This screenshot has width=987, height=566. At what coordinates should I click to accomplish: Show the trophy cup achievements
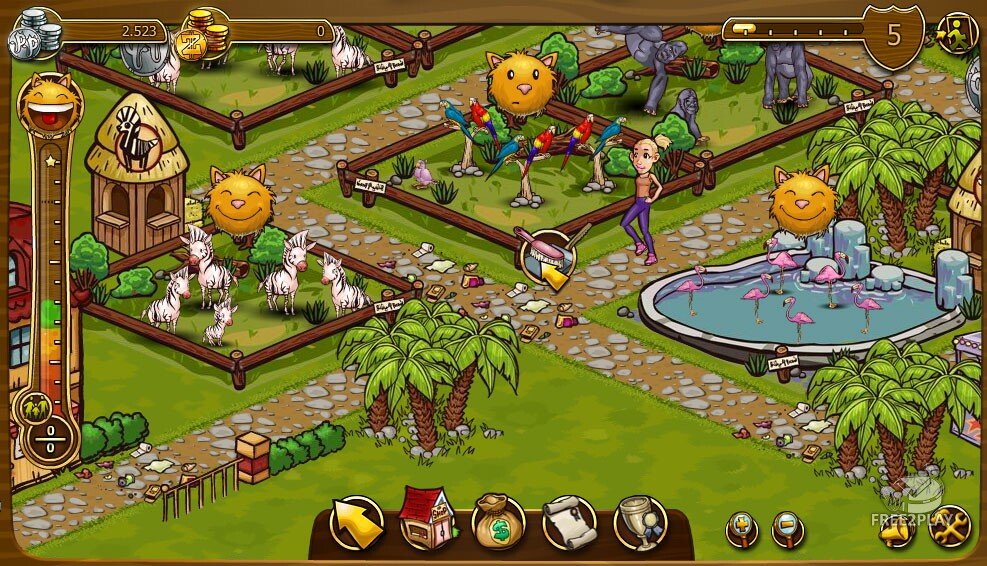(x=640, y=522)
